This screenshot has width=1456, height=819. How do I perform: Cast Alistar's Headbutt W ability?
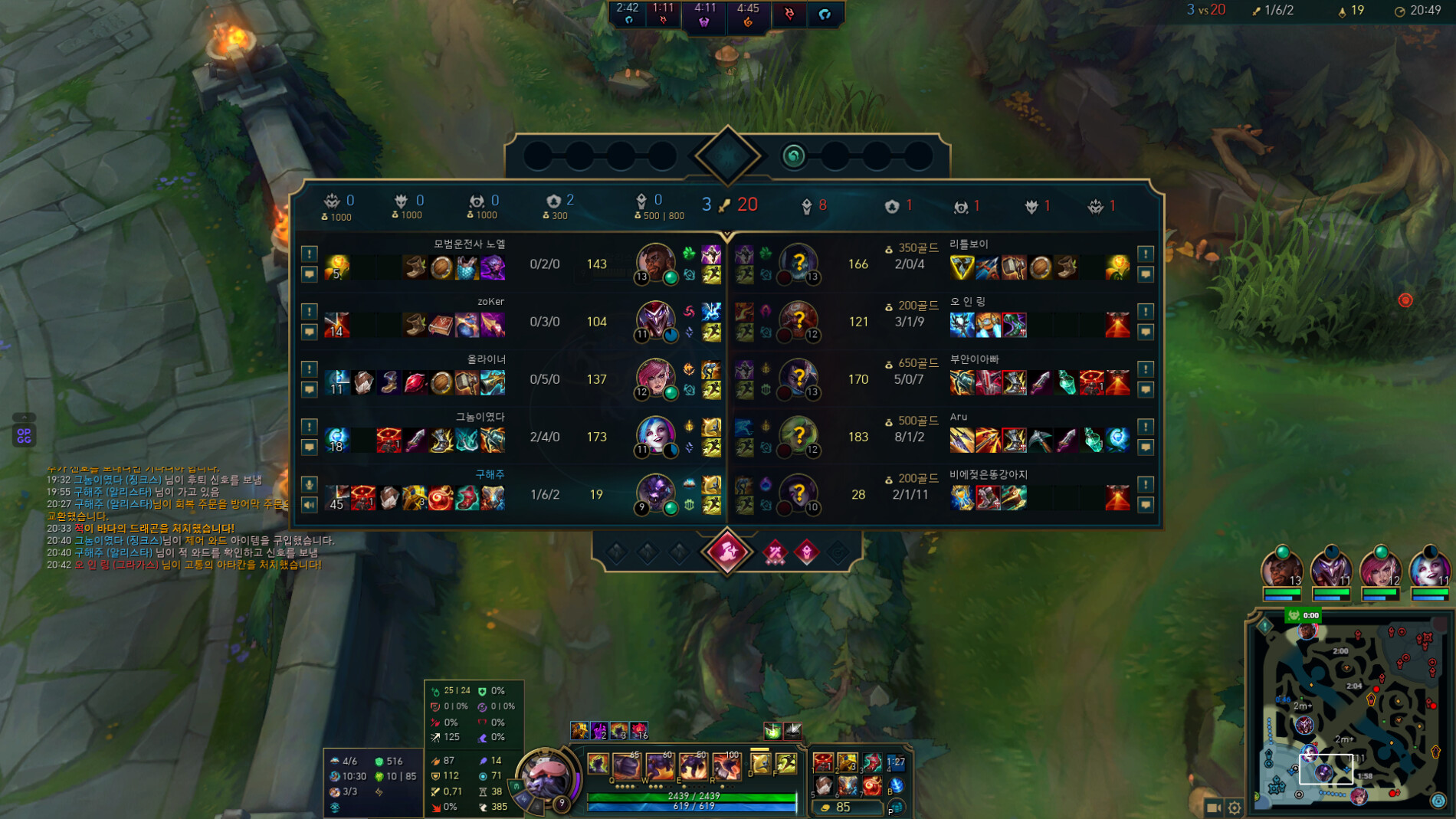[x=659, y=765]
